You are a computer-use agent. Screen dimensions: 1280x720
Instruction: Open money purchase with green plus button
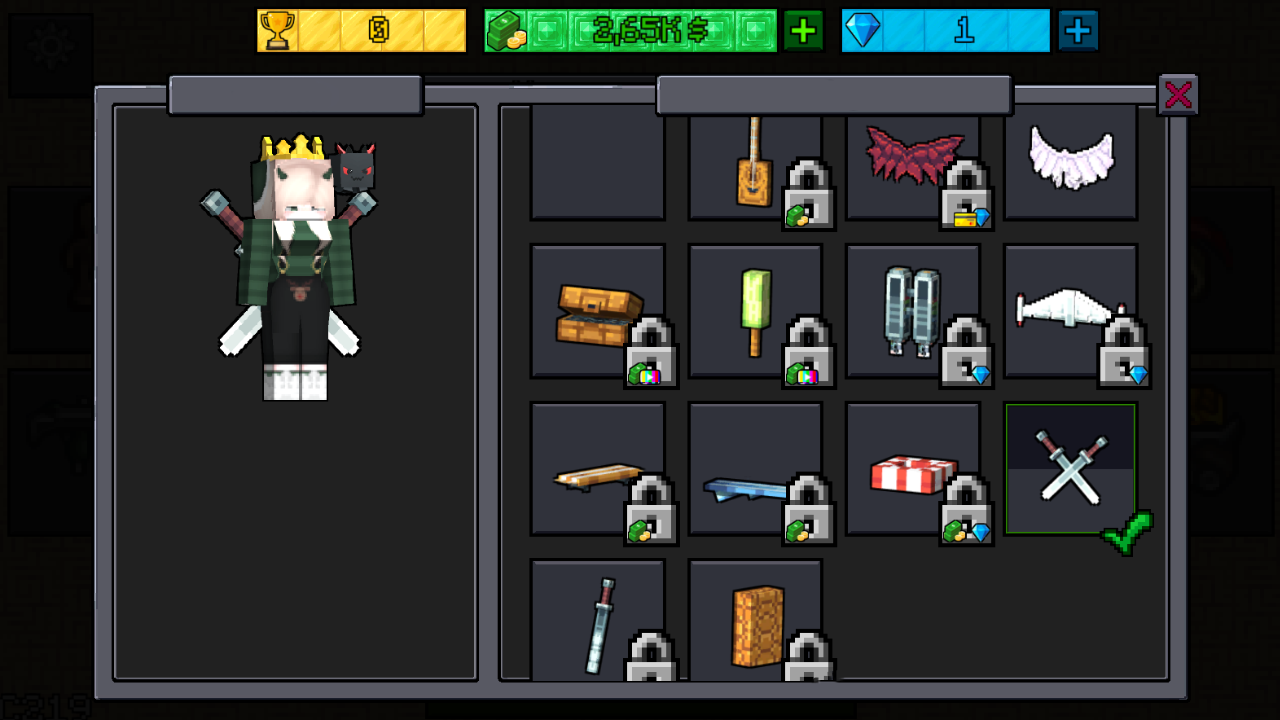[805, 31]
